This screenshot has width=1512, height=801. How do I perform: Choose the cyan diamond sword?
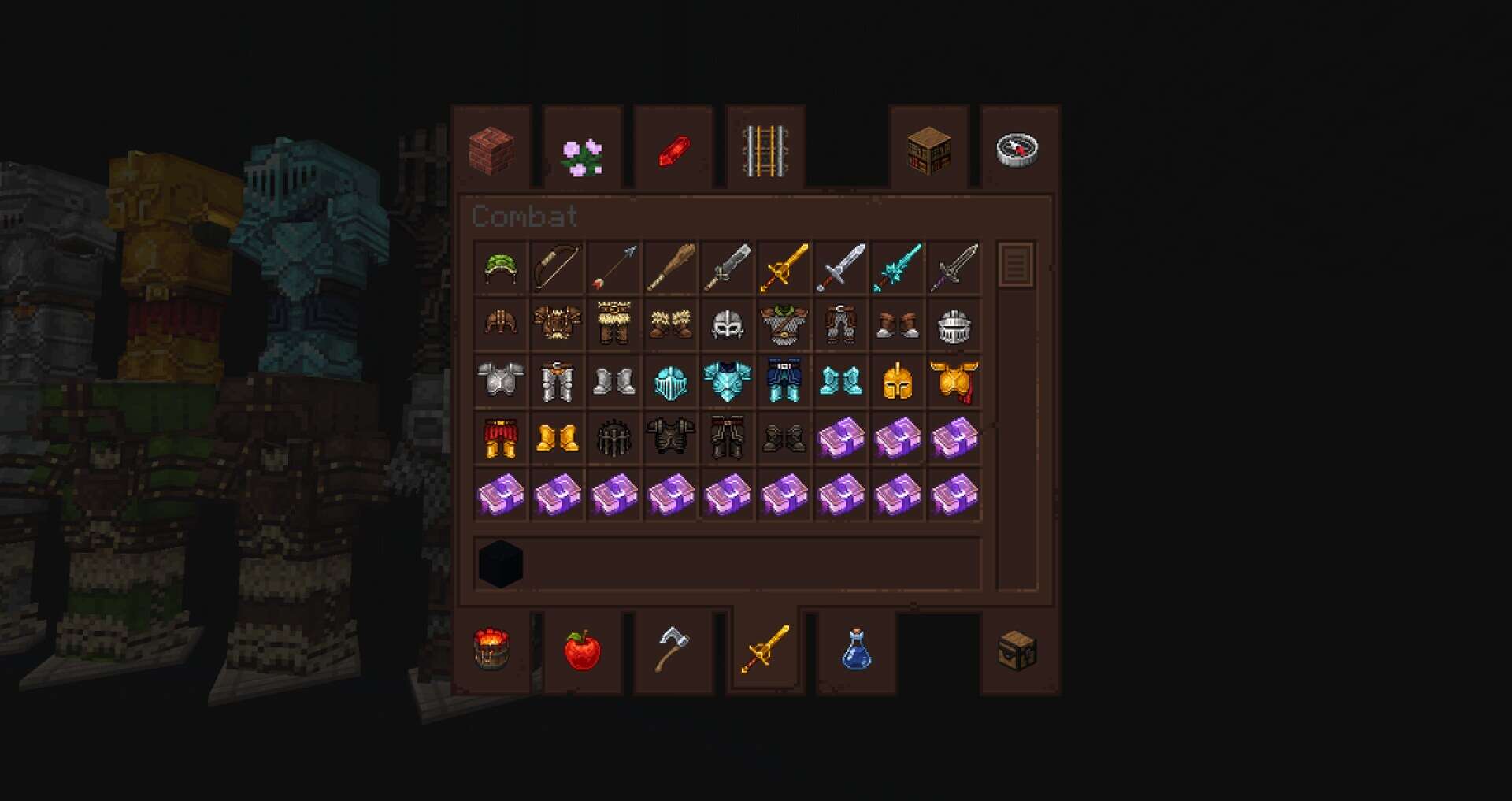[898, 269]
